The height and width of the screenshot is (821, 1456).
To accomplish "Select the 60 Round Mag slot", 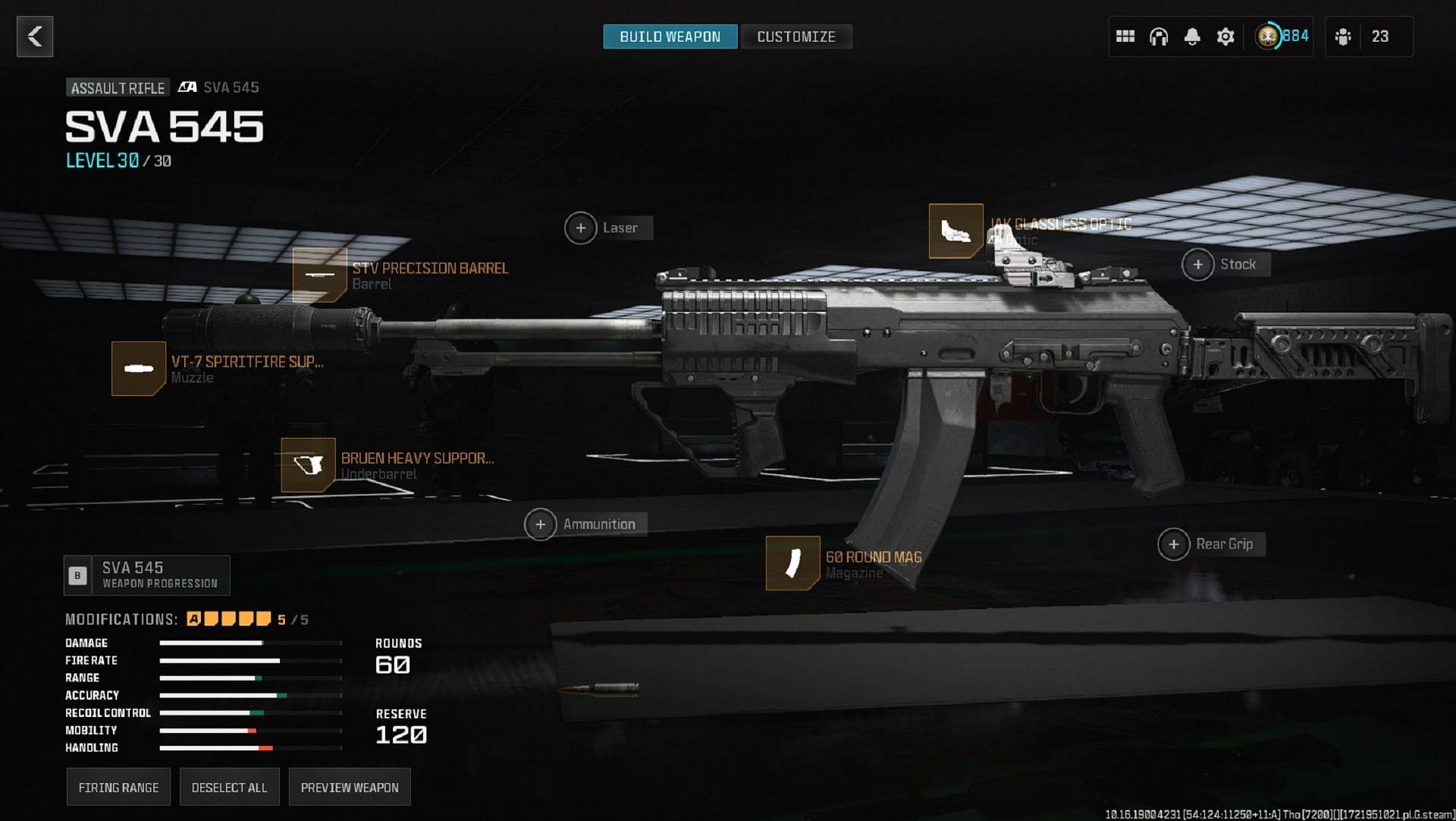I will [x=793, y=563].
